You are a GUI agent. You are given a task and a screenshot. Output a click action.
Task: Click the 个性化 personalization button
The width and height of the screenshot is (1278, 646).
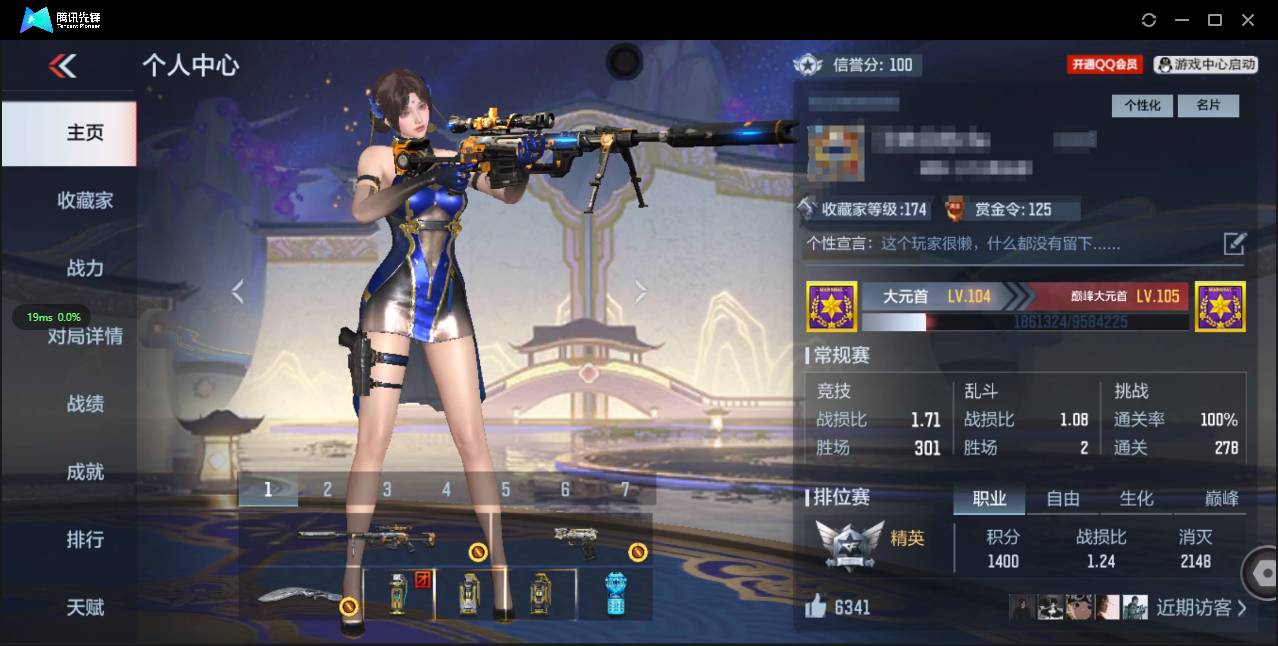(1142, 105)
